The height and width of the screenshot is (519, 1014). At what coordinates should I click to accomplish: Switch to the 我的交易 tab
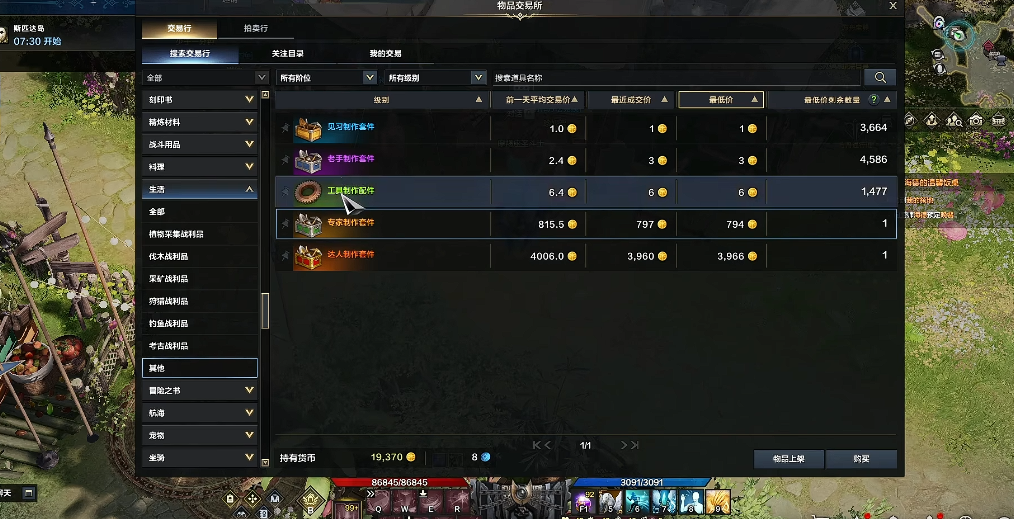[385, 53]
